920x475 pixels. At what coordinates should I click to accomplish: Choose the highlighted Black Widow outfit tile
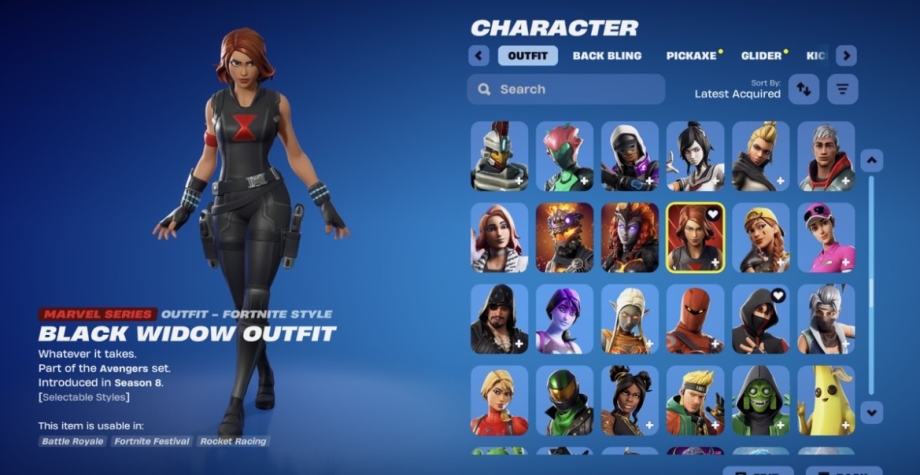pos(695,238)
